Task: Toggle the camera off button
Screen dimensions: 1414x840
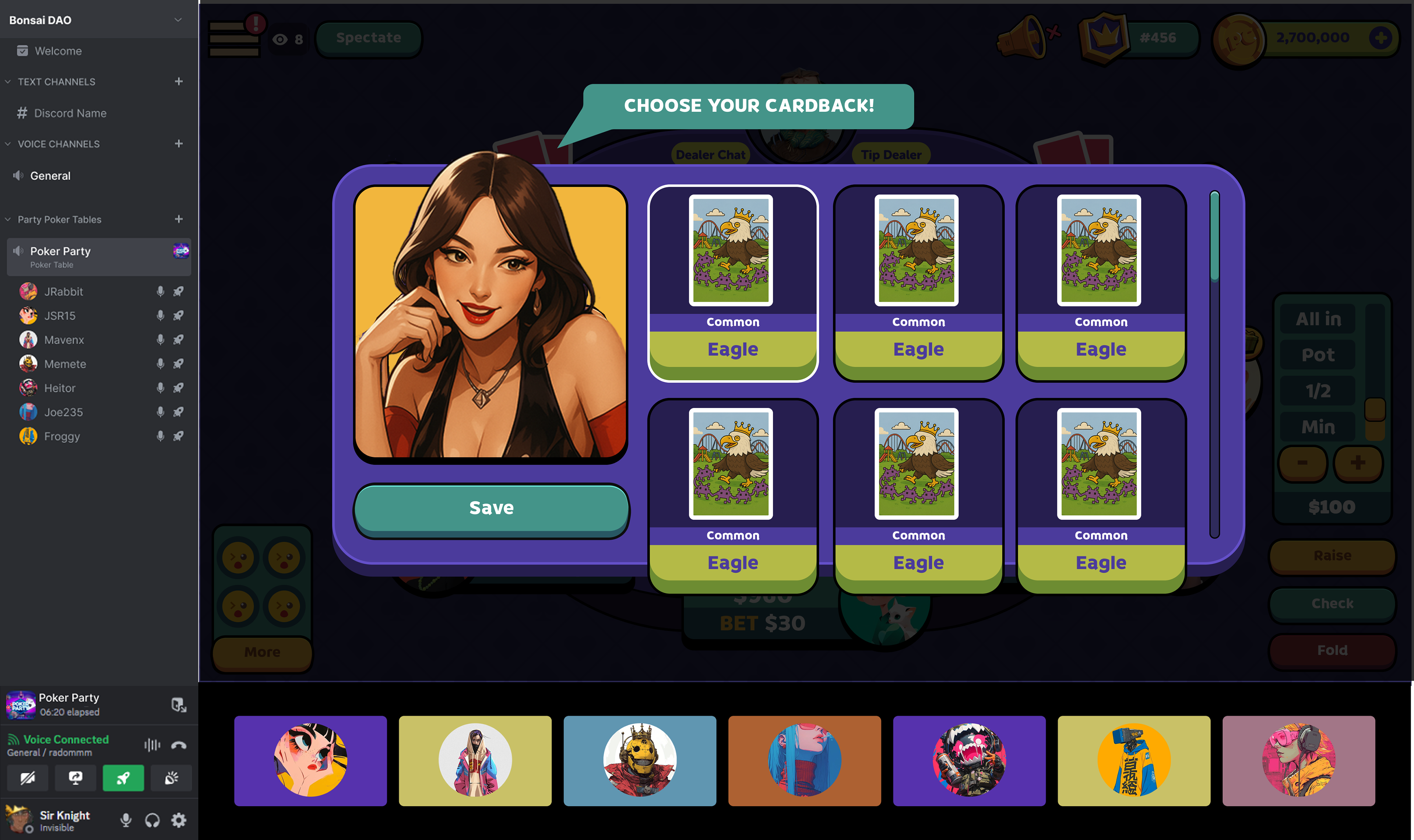Action: coord(27,778)
